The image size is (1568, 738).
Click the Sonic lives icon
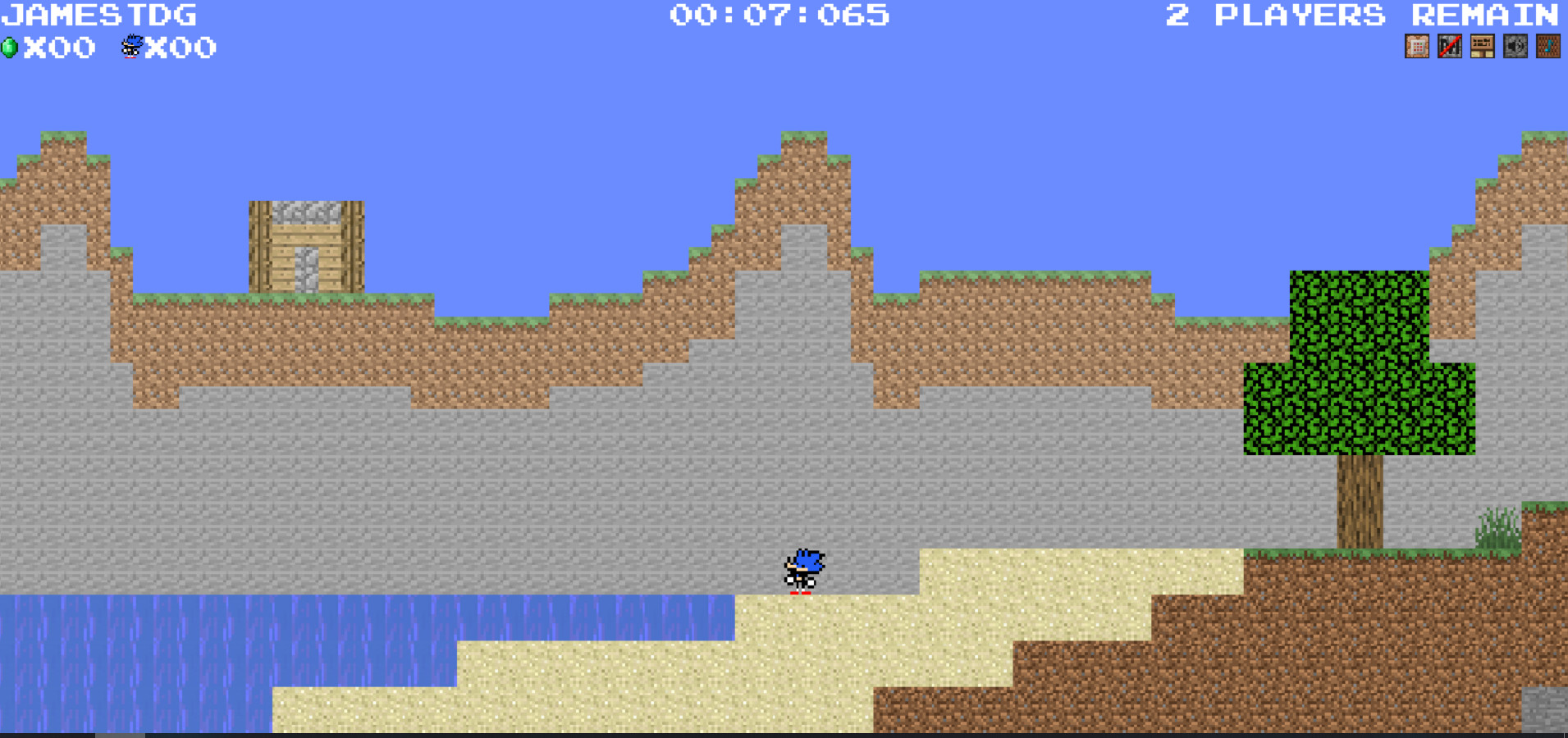130,48
